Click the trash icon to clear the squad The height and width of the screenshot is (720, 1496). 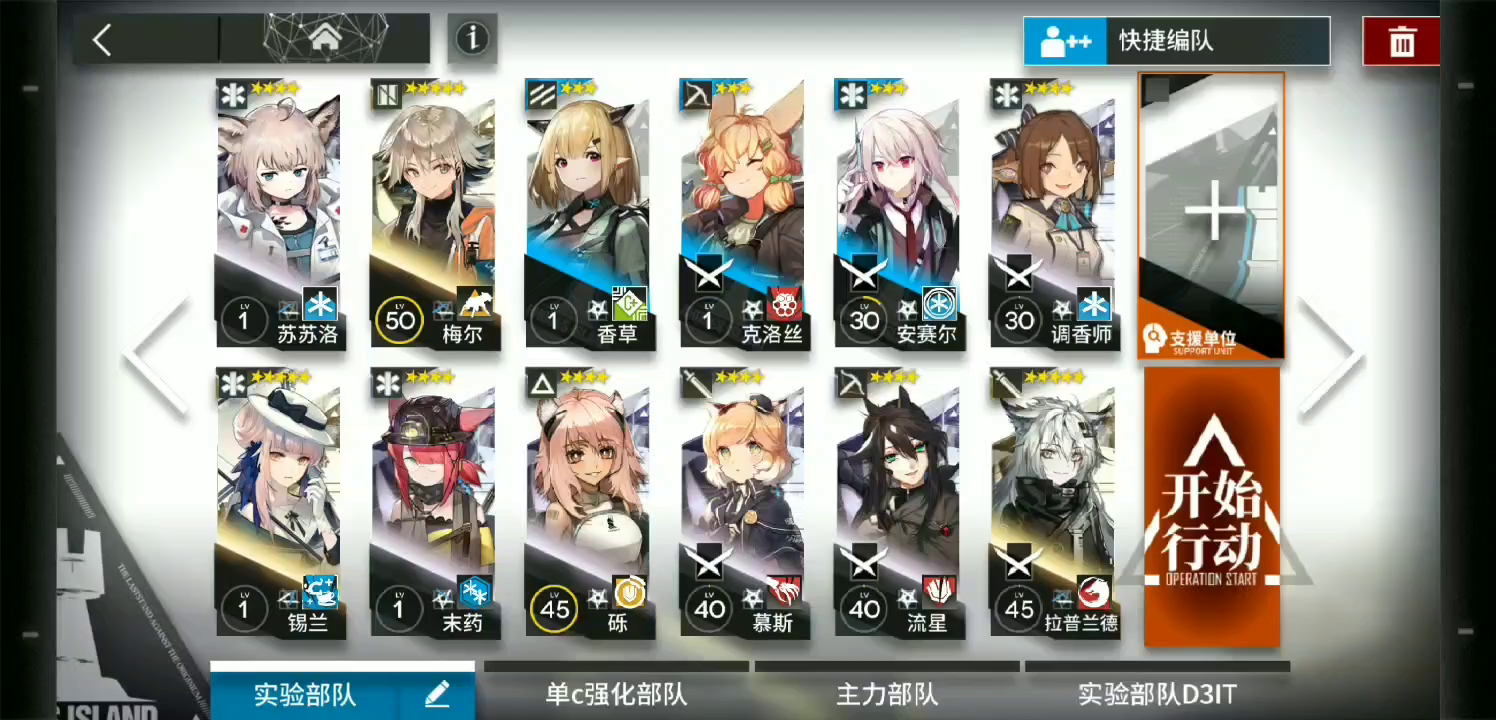coord(1400,41)
